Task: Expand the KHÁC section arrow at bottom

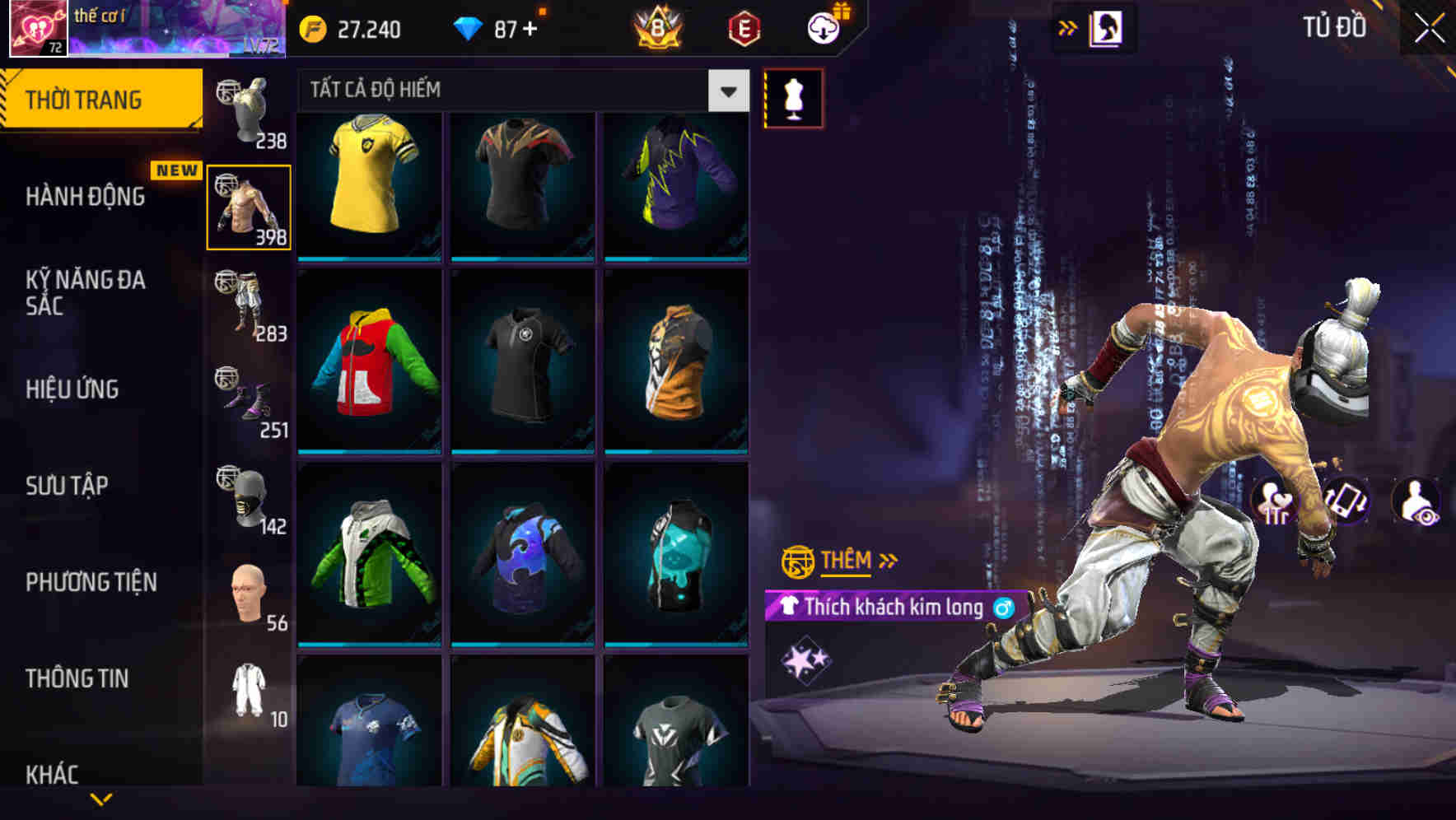Action: point(101,797)
